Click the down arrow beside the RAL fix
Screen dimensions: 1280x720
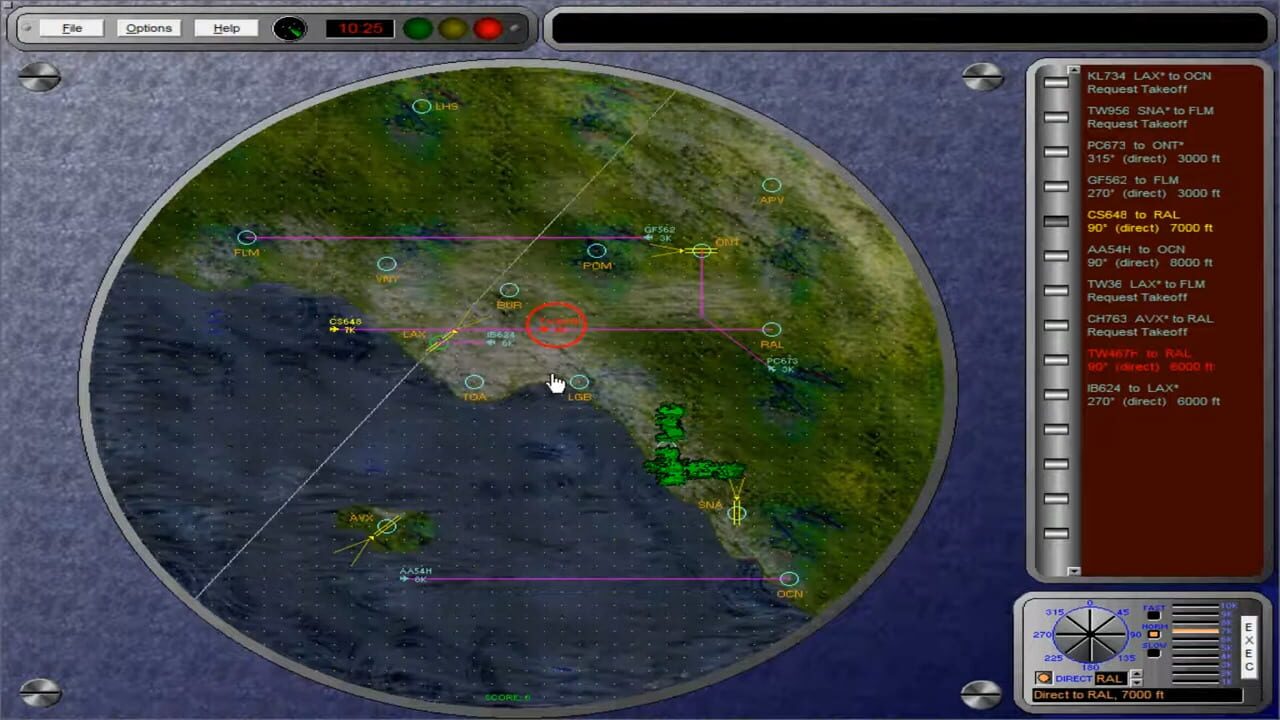pos(1136,684)
